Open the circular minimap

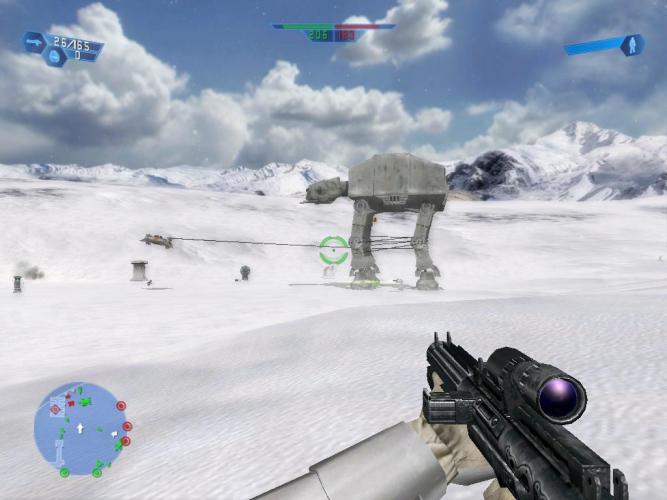(79, 430)
